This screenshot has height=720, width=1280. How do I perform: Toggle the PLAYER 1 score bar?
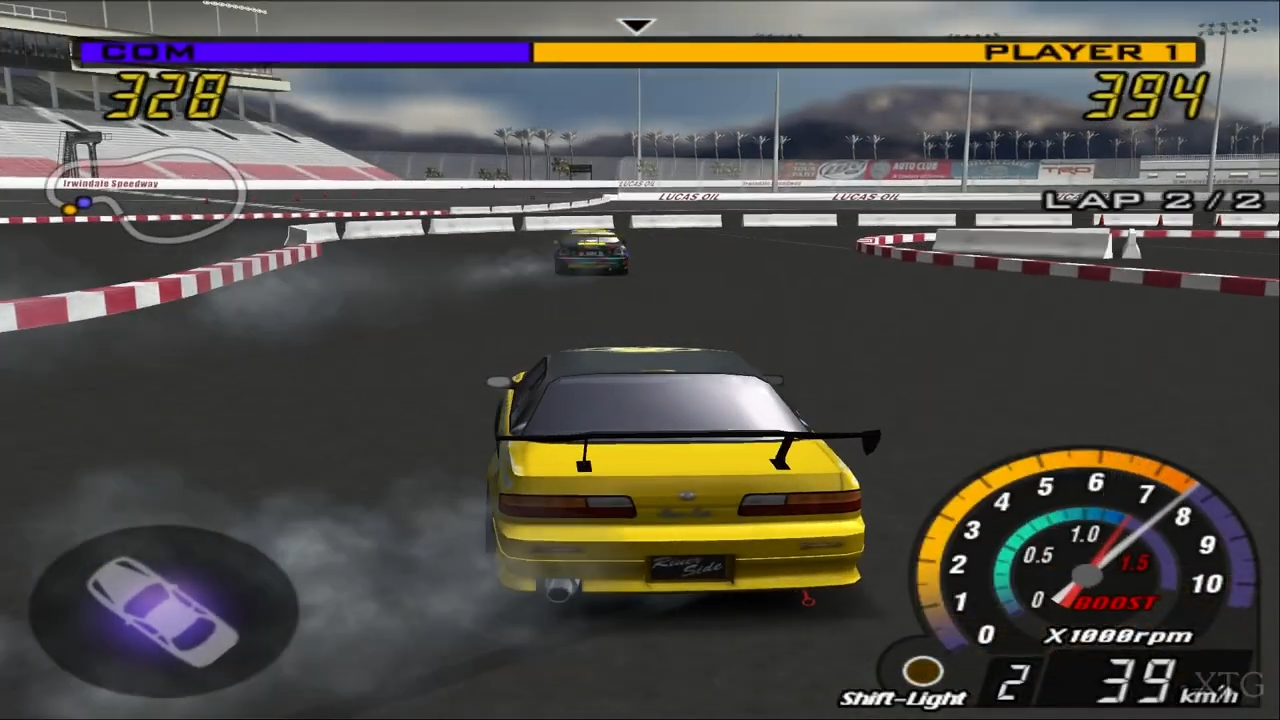(x=800, y=51)
